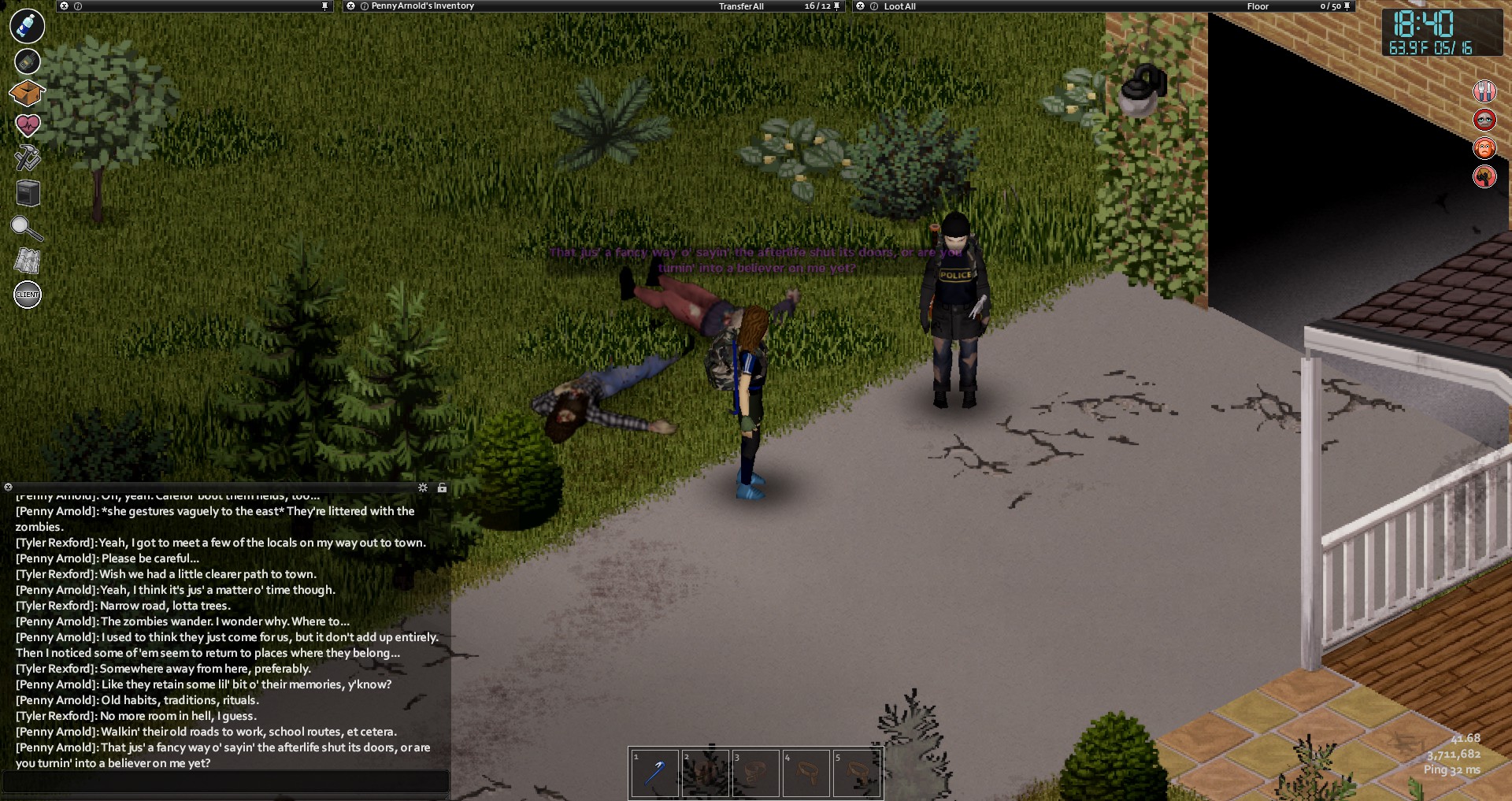
Task: Close Penny Arnold's inventory panel
Action: (351, 6)
